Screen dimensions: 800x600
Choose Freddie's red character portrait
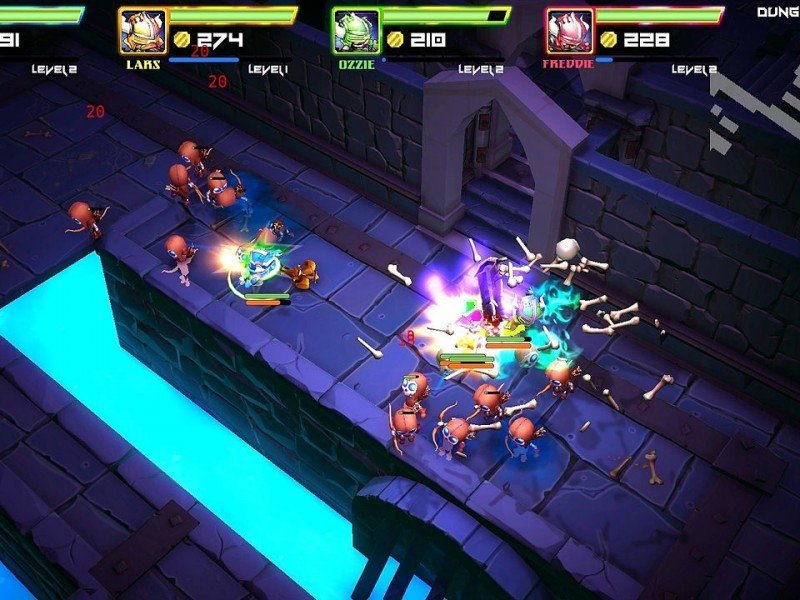569,31
